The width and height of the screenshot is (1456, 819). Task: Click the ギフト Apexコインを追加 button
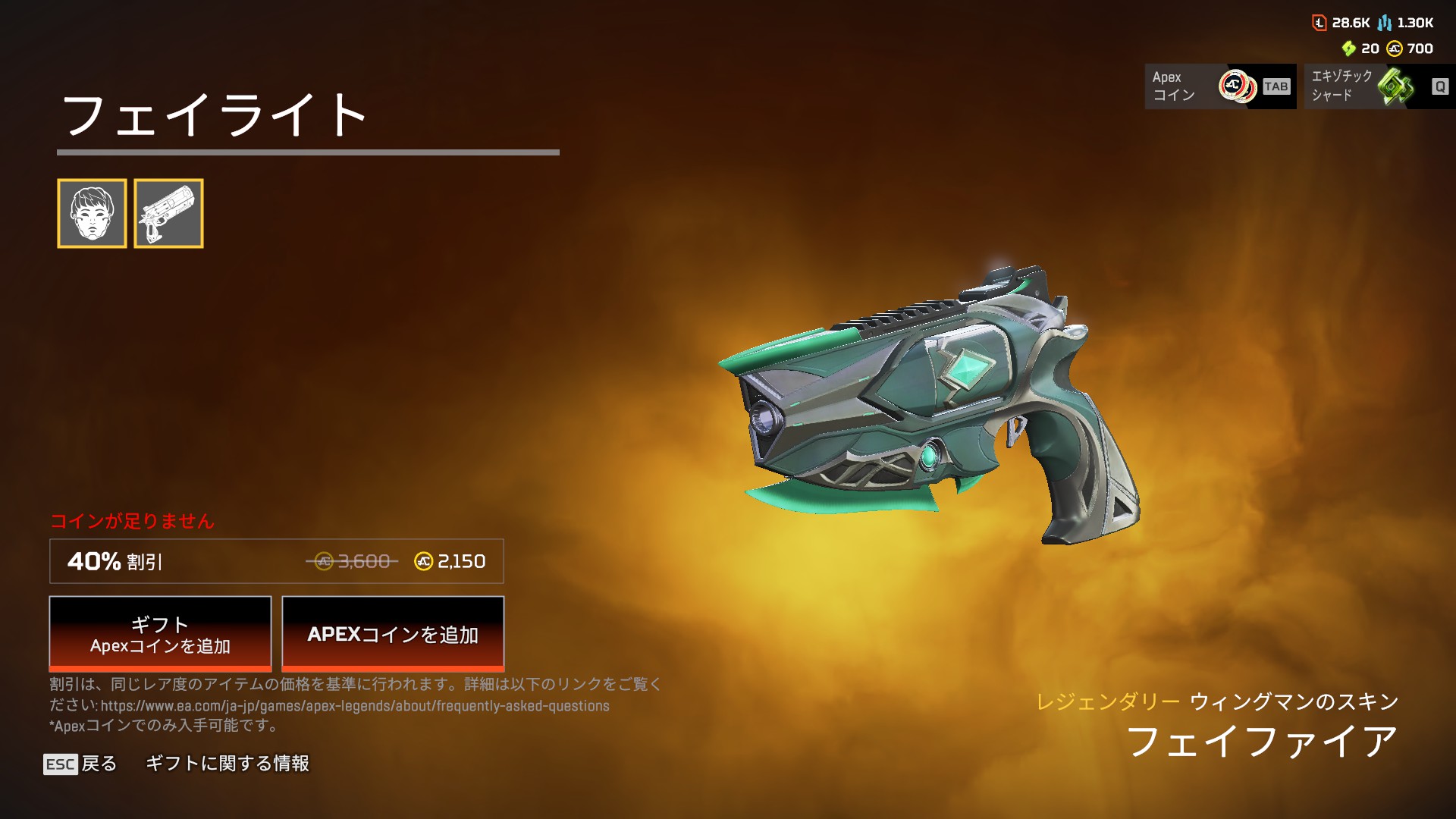tap(160, 634)
